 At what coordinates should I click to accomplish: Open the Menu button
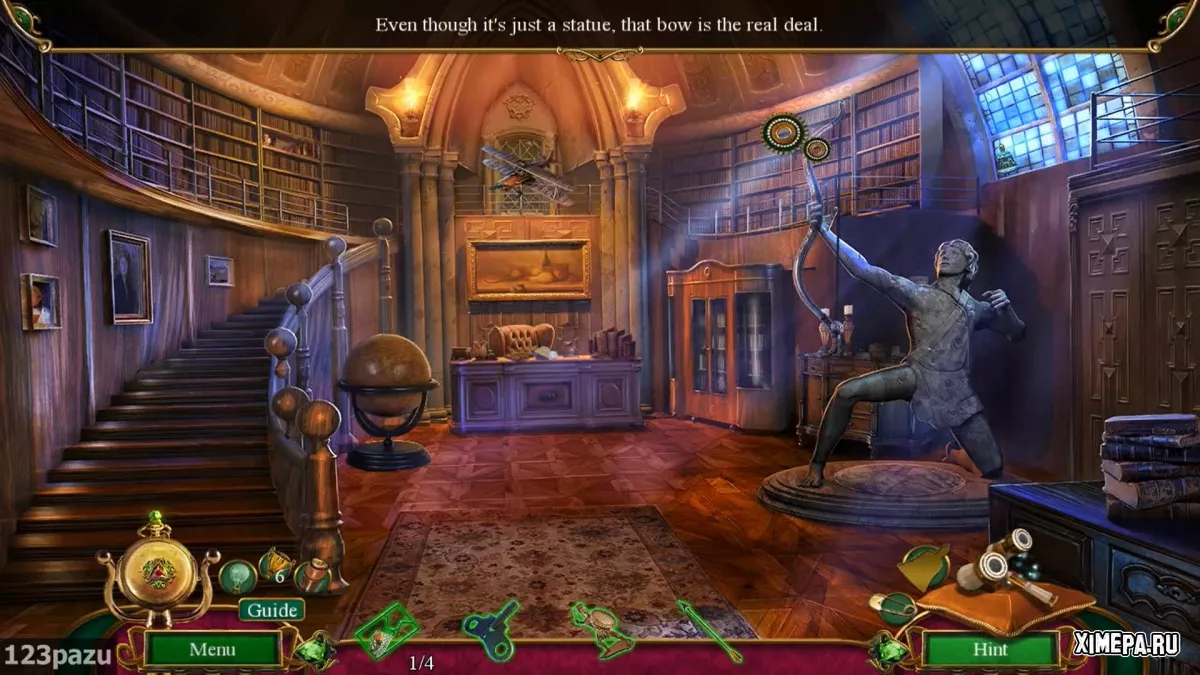coord(212,649)
